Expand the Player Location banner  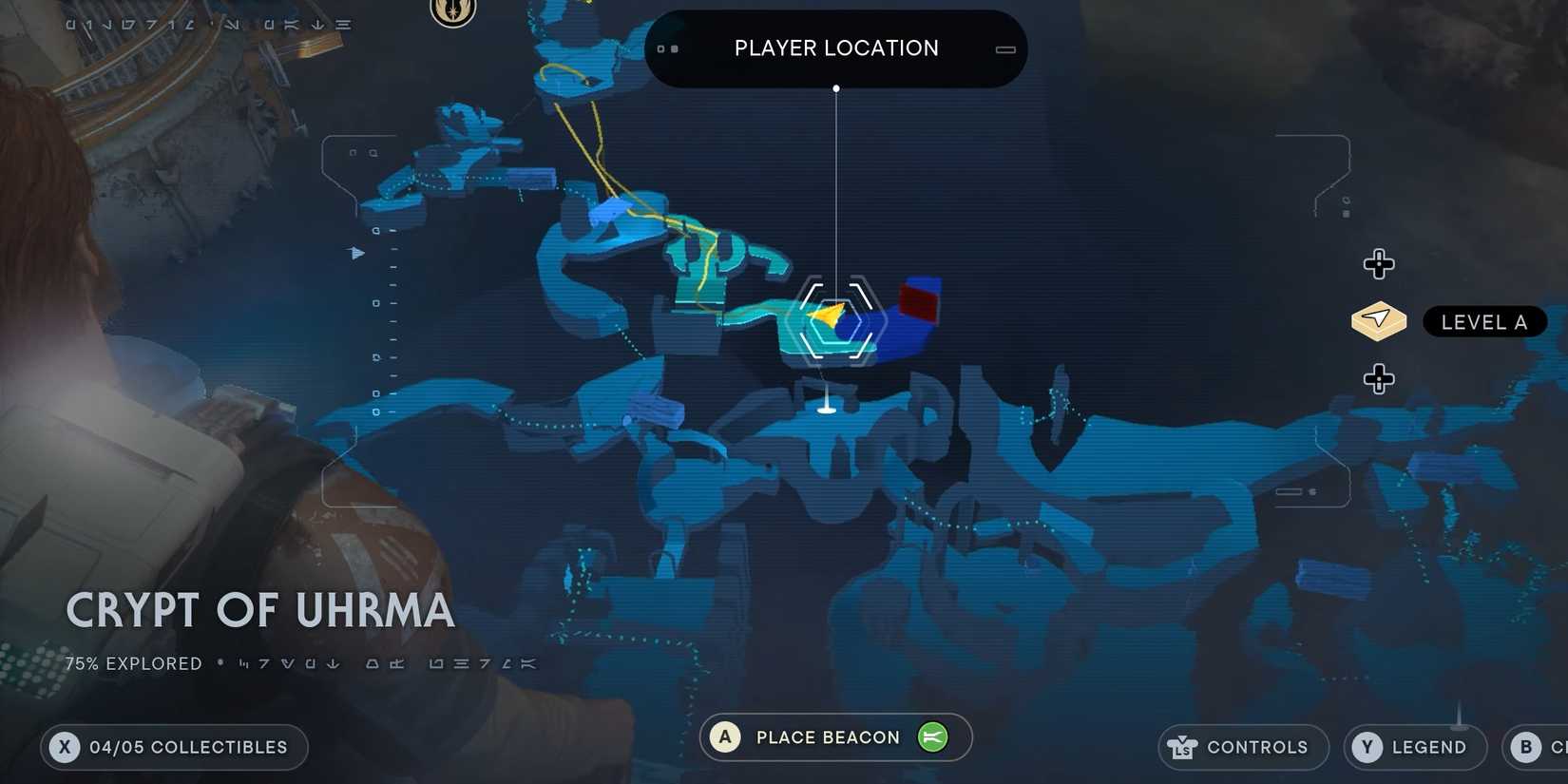tap(835, 48)
